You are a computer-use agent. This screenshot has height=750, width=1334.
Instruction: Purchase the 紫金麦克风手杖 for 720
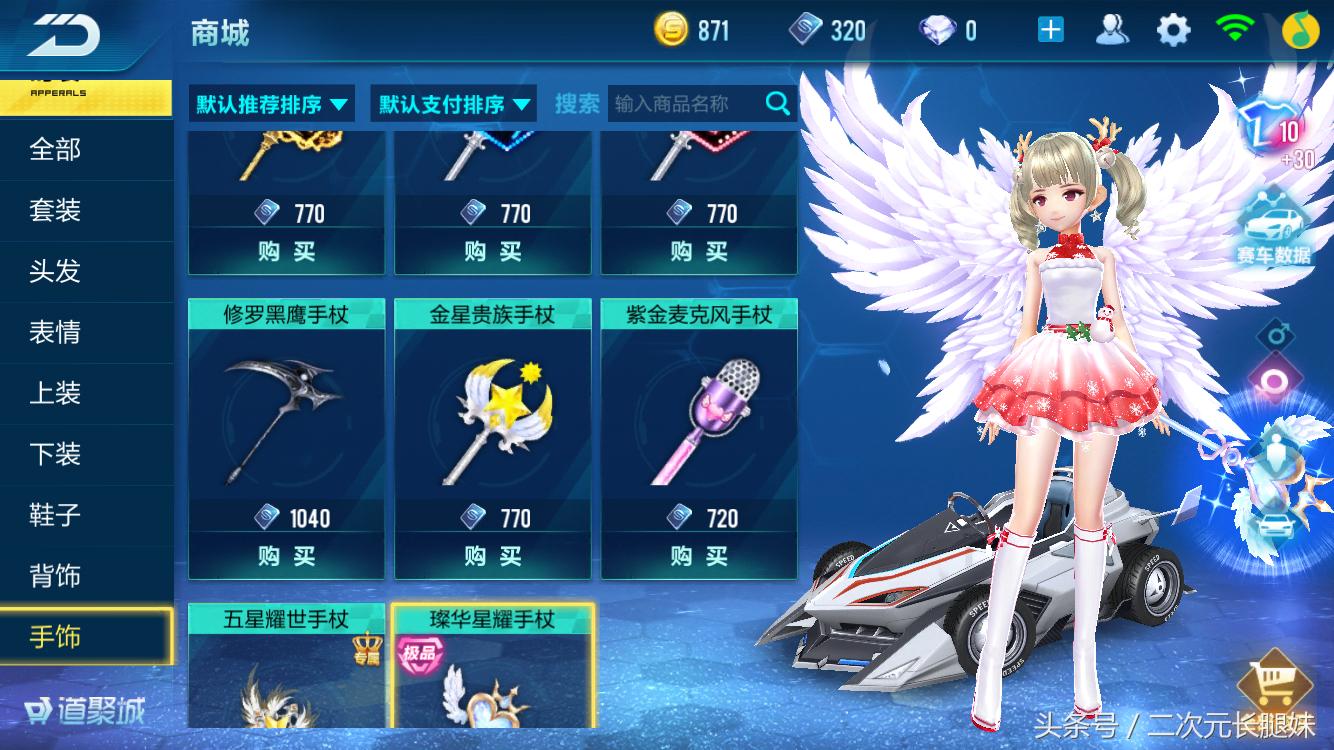(x=698, y=556)
